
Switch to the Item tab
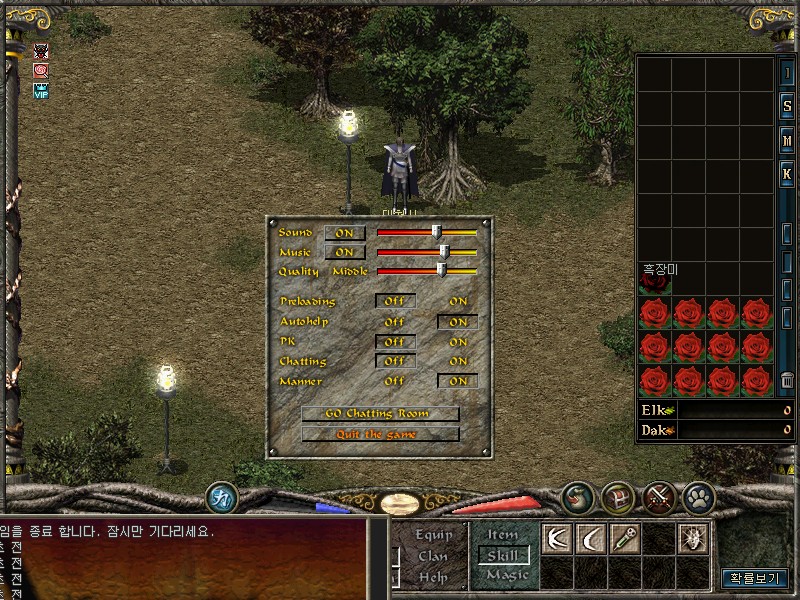click(502, 535)
